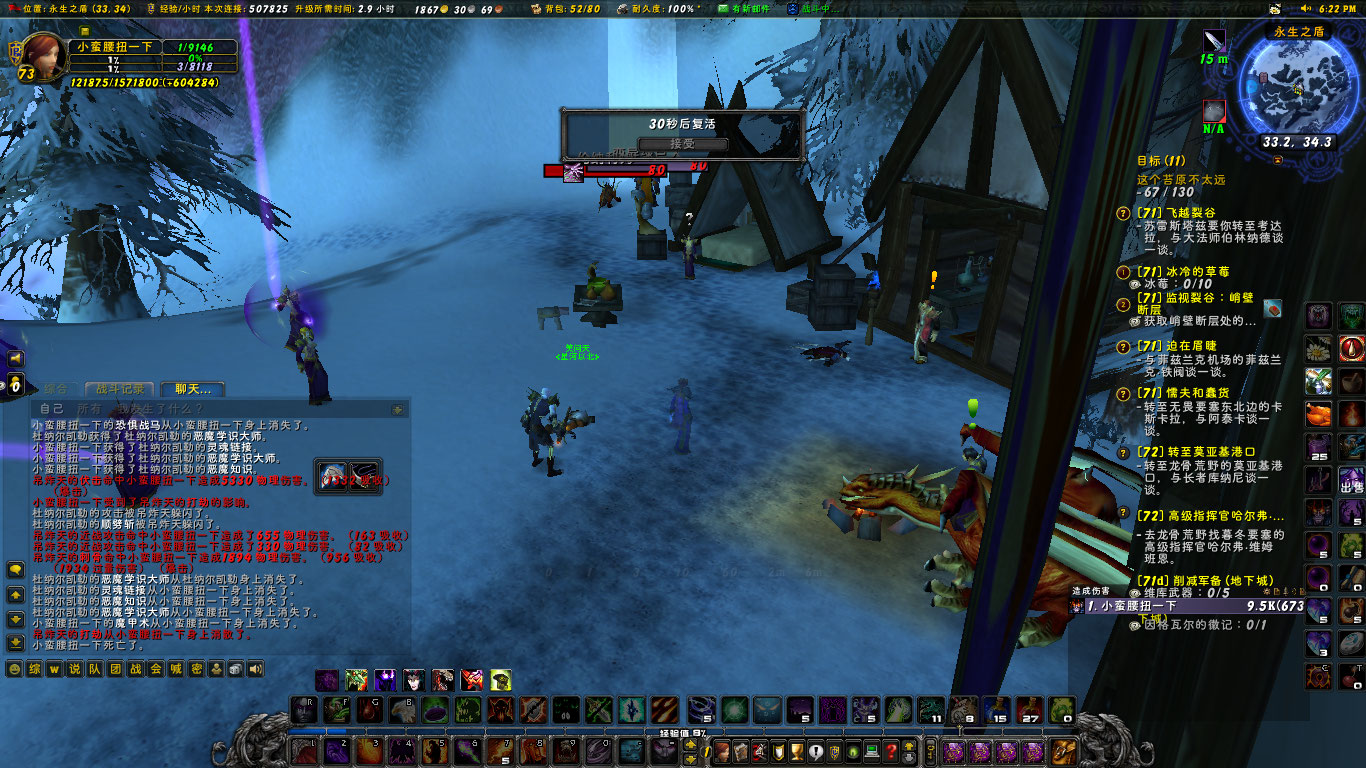Screen dimensions: 1366x768
Task: Click the sword item icon showing 15 m timer
Action: click(x=1214, y=40)
